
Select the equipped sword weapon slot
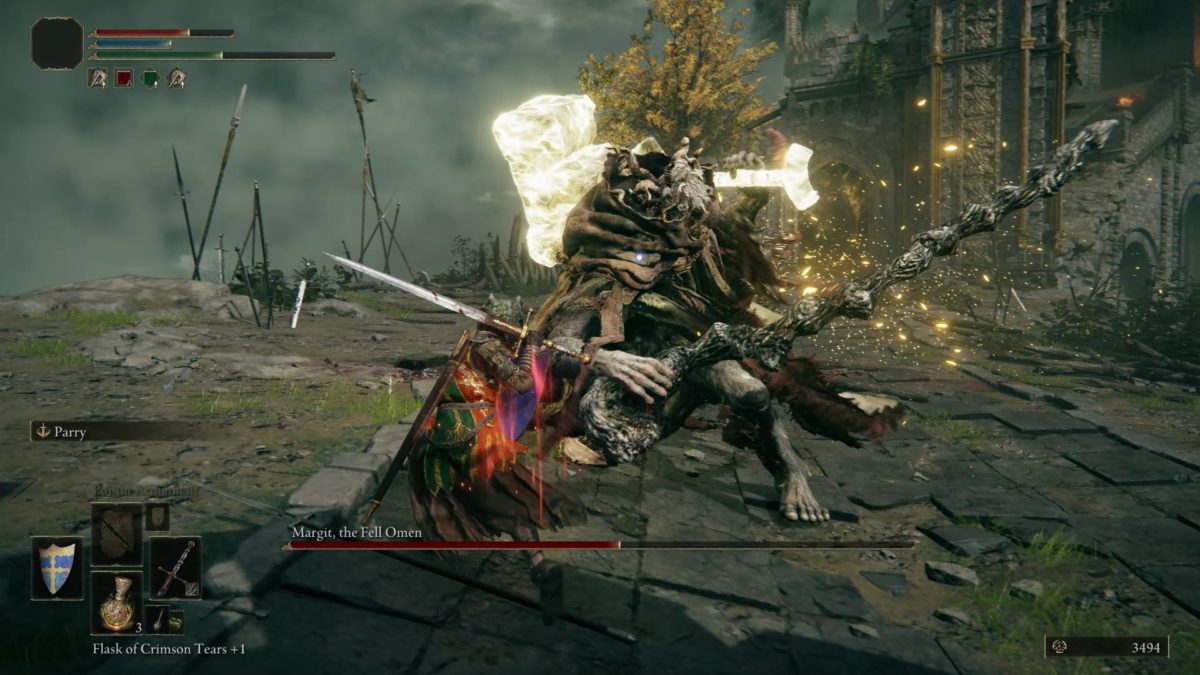pyautogui.click(x=175, y=568)
